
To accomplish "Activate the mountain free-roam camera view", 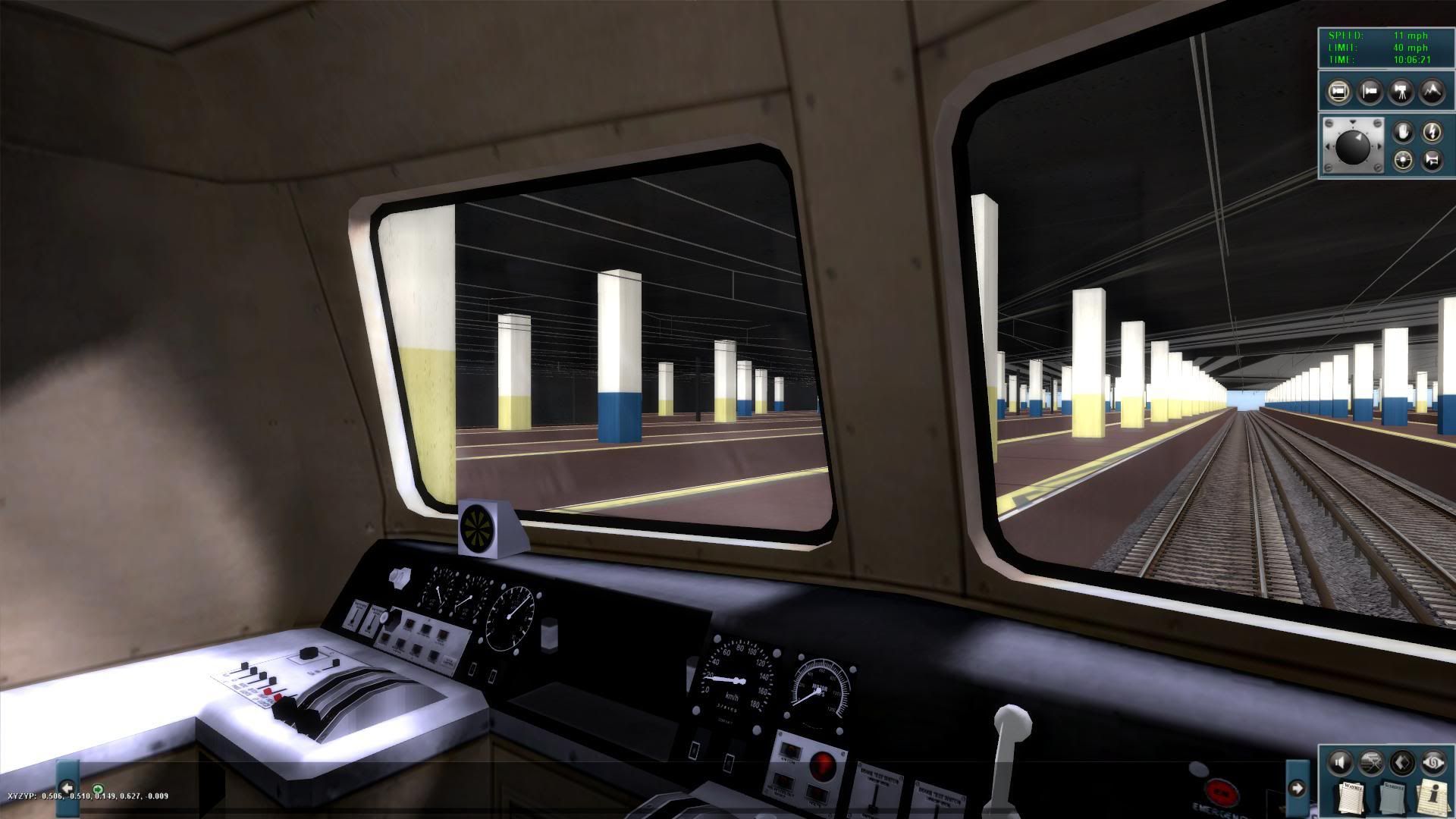I will (x=1431, y=93).
